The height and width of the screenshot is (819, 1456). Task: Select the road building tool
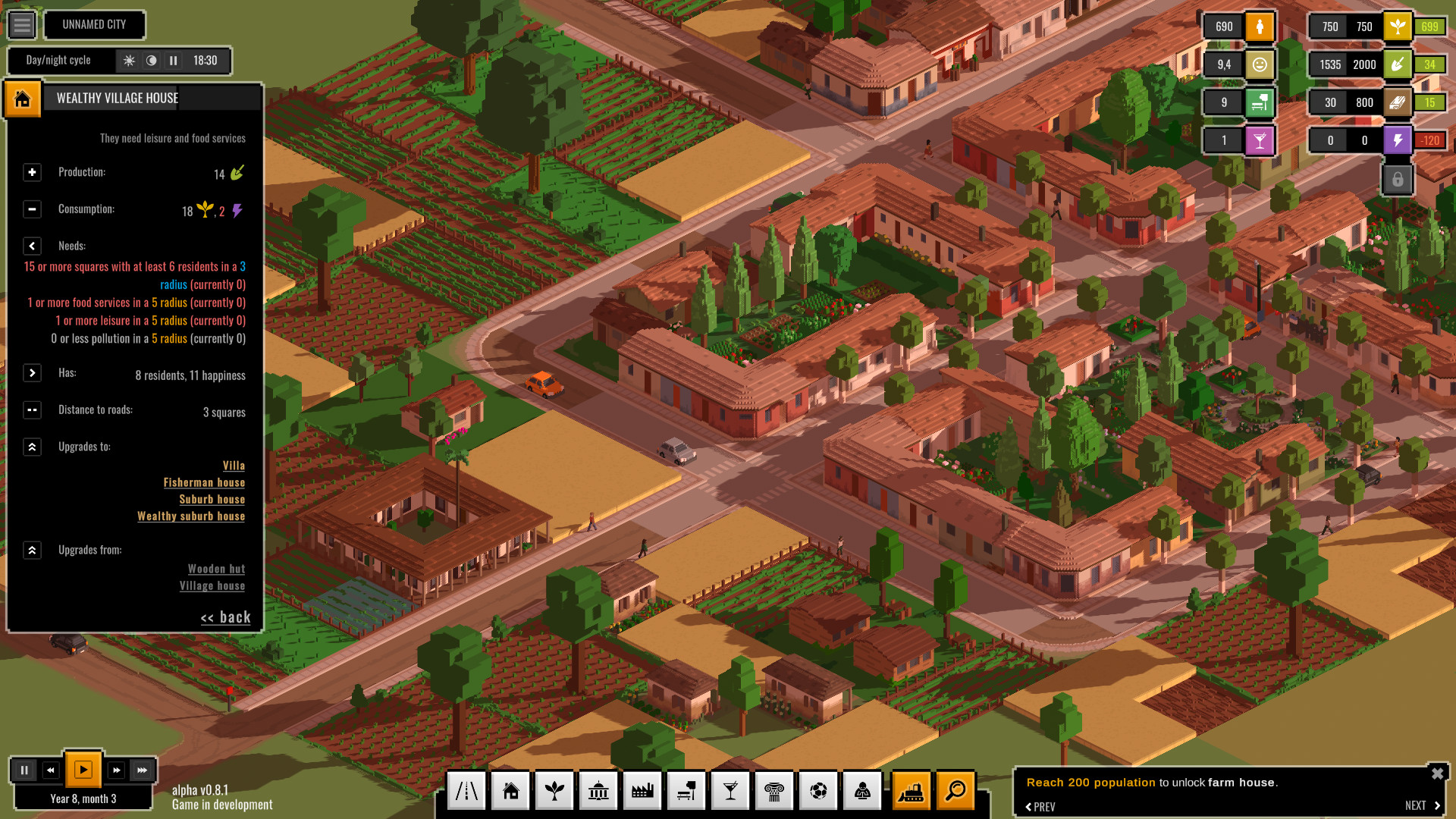[466, 790]
